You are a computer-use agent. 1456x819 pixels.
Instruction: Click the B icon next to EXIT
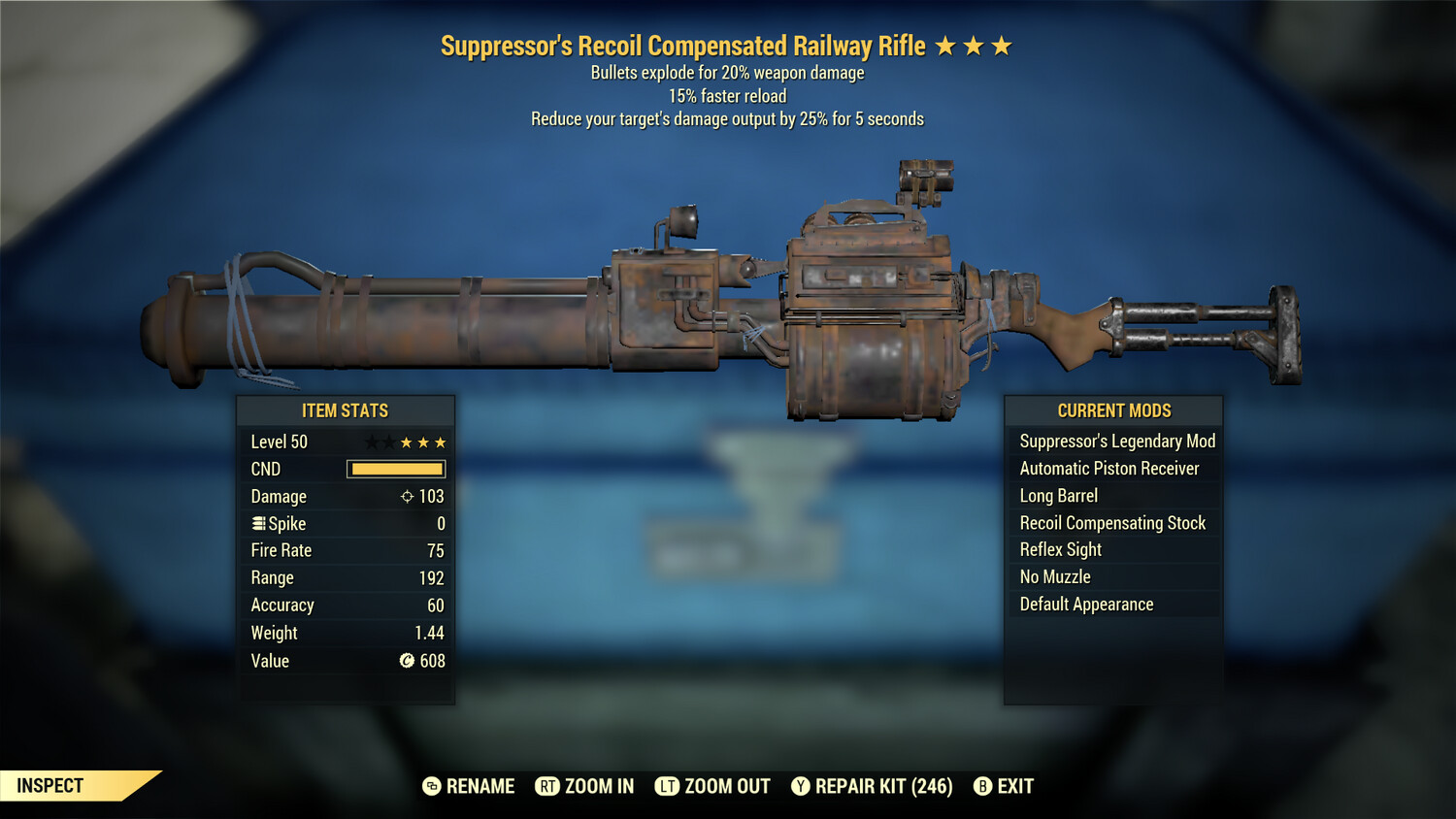[x=982, y=786]
